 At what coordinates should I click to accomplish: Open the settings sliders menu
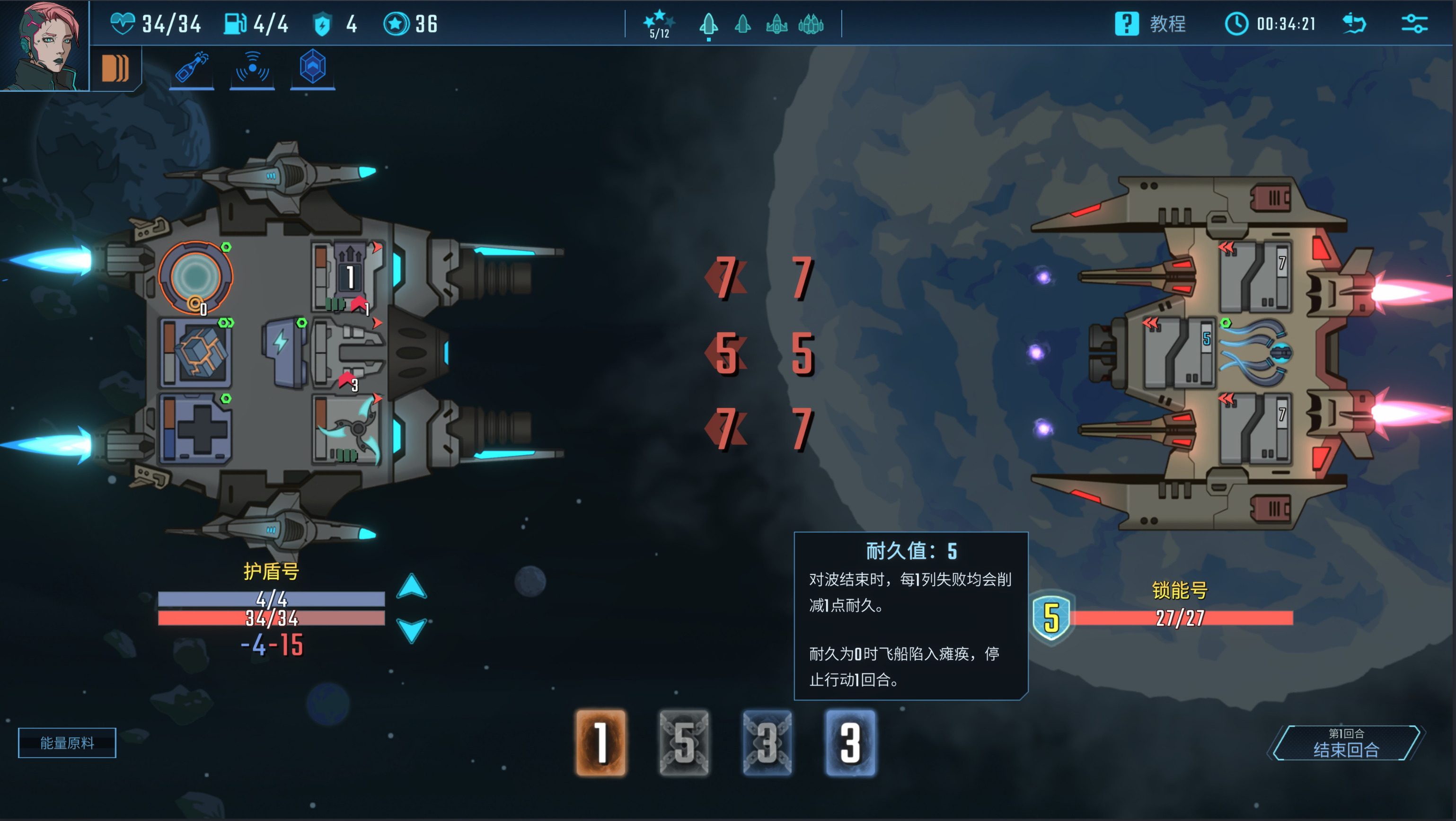click(x=1414, y=24)
